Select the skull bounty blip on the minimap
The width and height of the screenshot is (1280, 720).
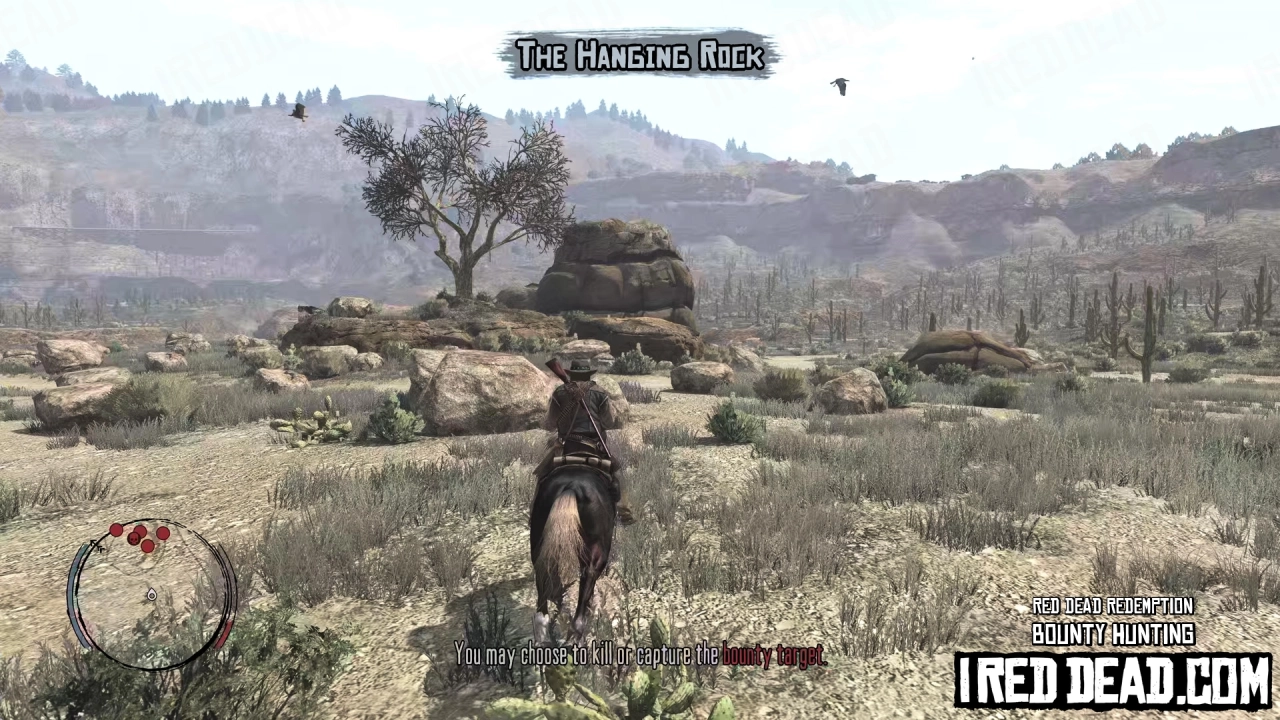(133, 539)
